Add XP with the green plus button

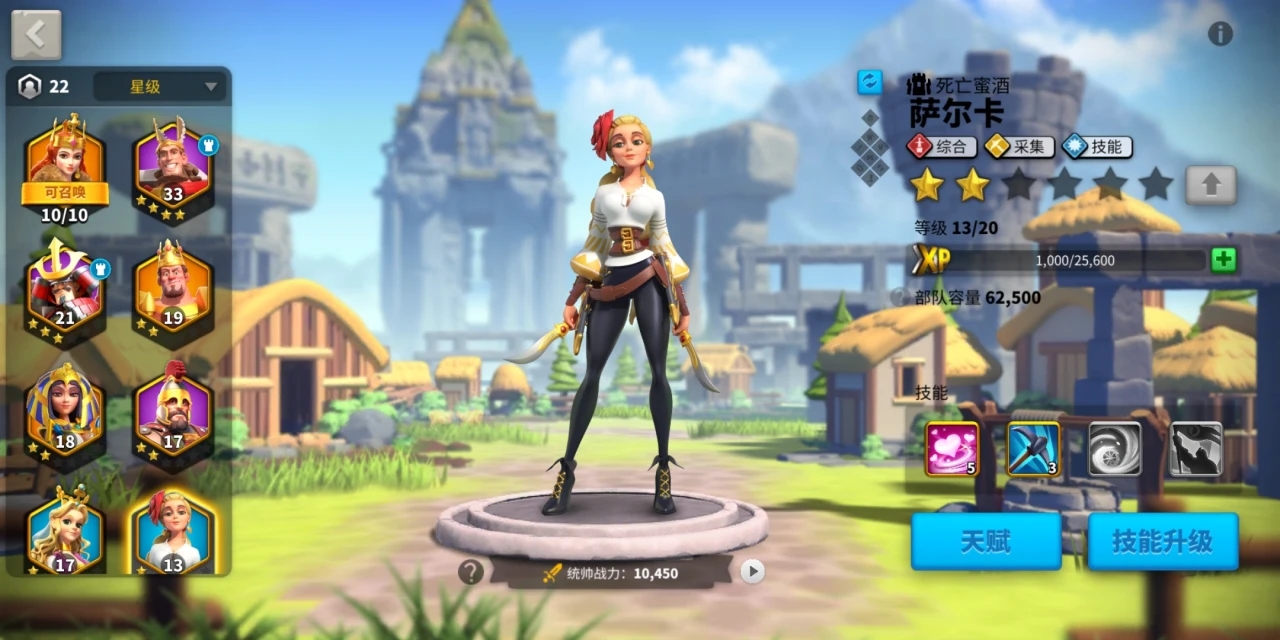[x=1223, y=260]
